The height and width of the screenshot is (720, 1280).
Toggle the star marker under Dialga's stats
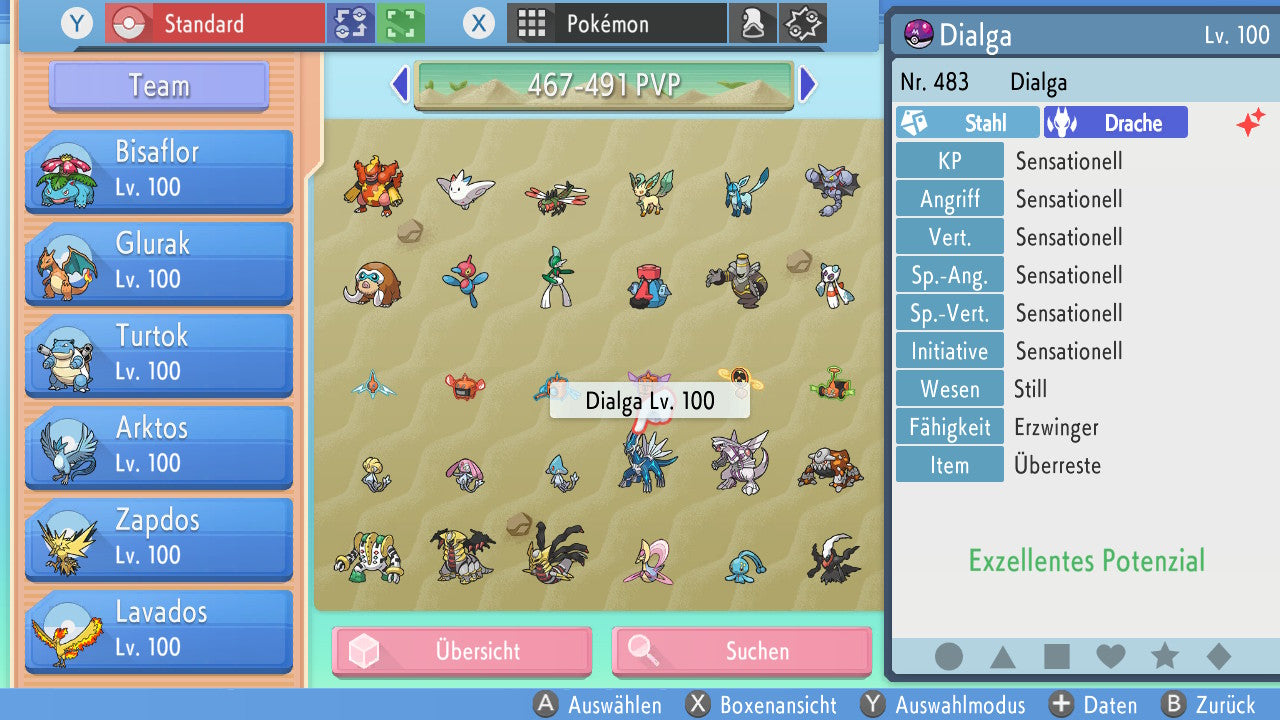(x=1164, y=656)
